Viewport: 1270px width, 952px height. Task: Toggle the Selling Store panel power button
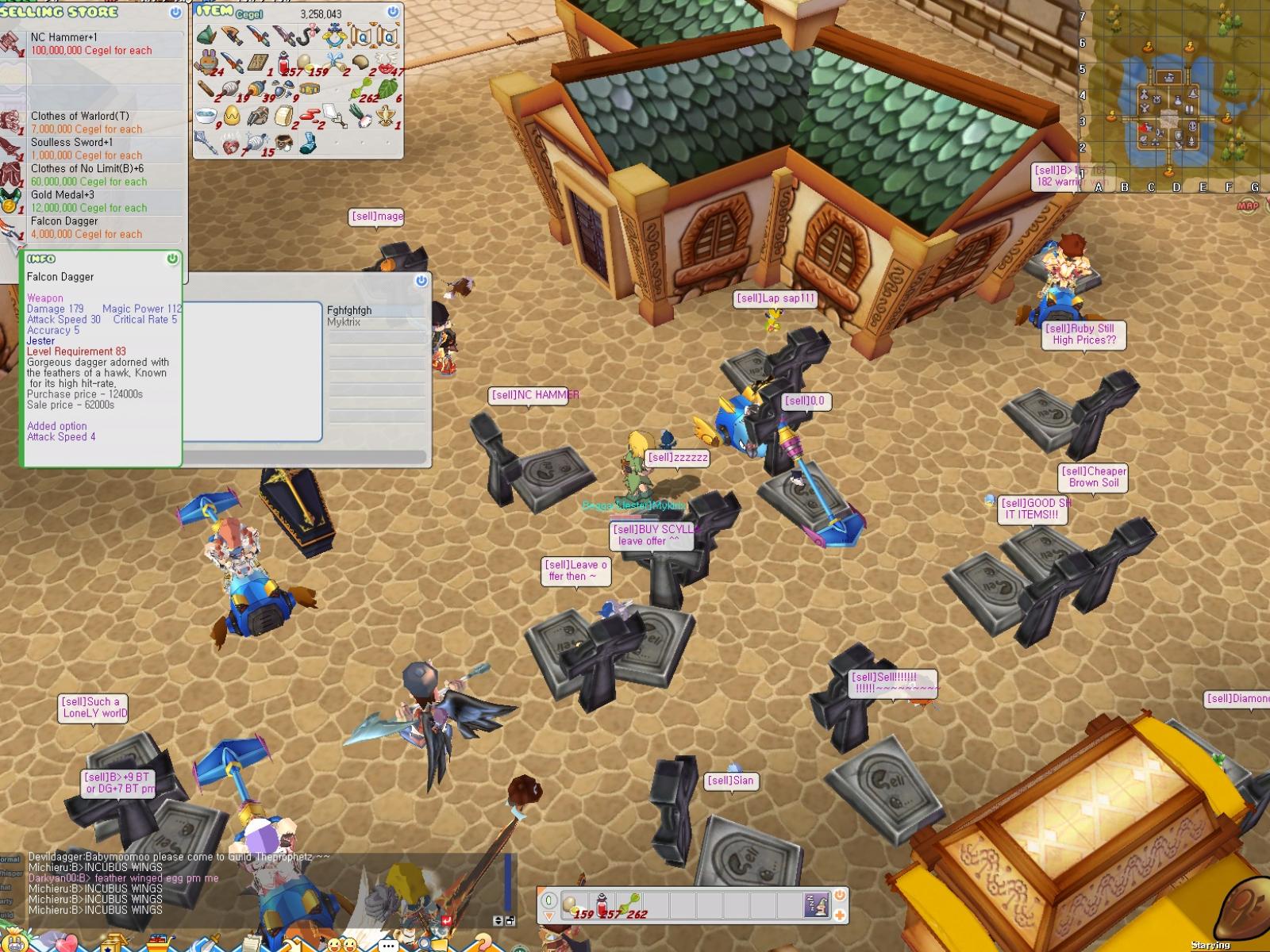pyautogui.click(x=175, y=13)
